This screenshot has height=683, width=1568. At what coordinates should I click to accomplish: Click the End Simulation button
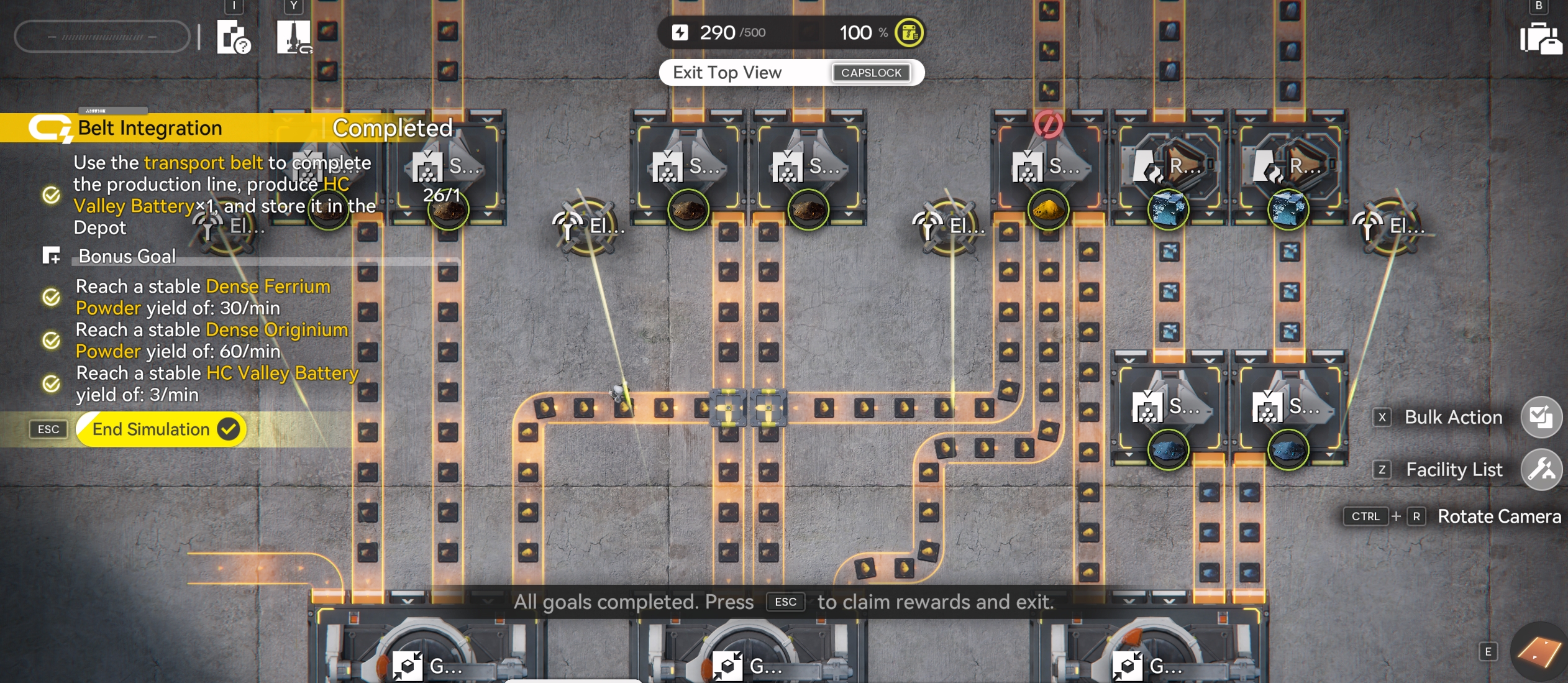160,429
